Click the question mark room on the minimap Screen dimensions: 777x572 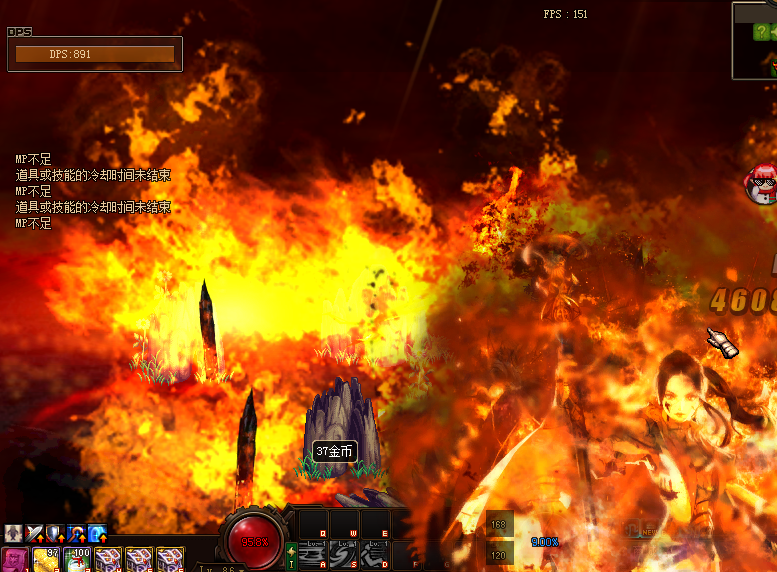[x=761, y=32]
